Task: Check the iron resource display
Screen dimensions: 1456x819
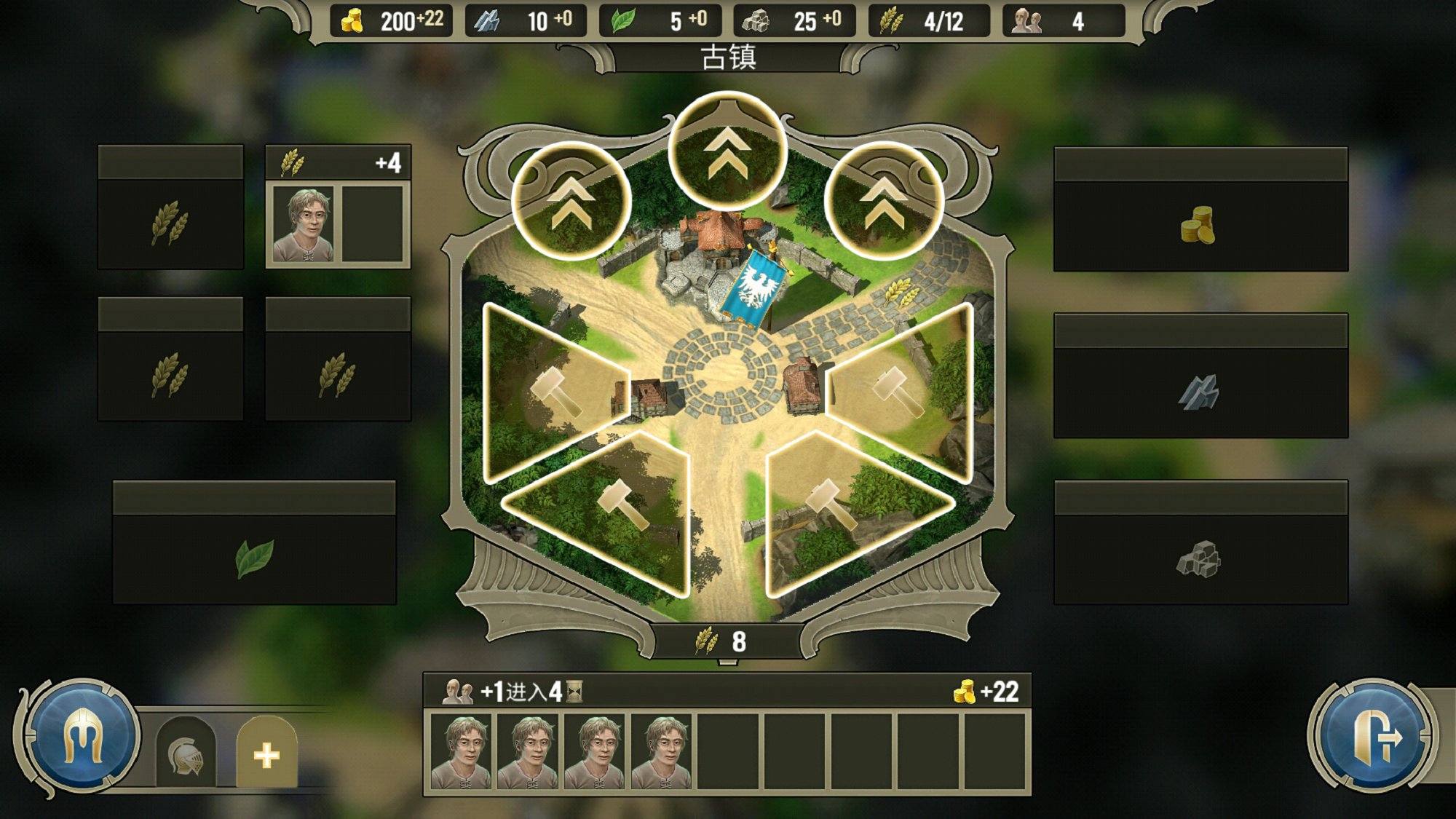Action: click(x=527, y=21)
